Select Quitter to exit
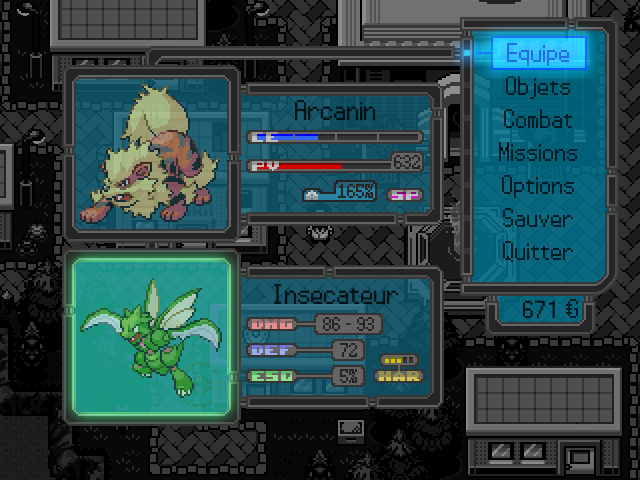 [538, 252]
